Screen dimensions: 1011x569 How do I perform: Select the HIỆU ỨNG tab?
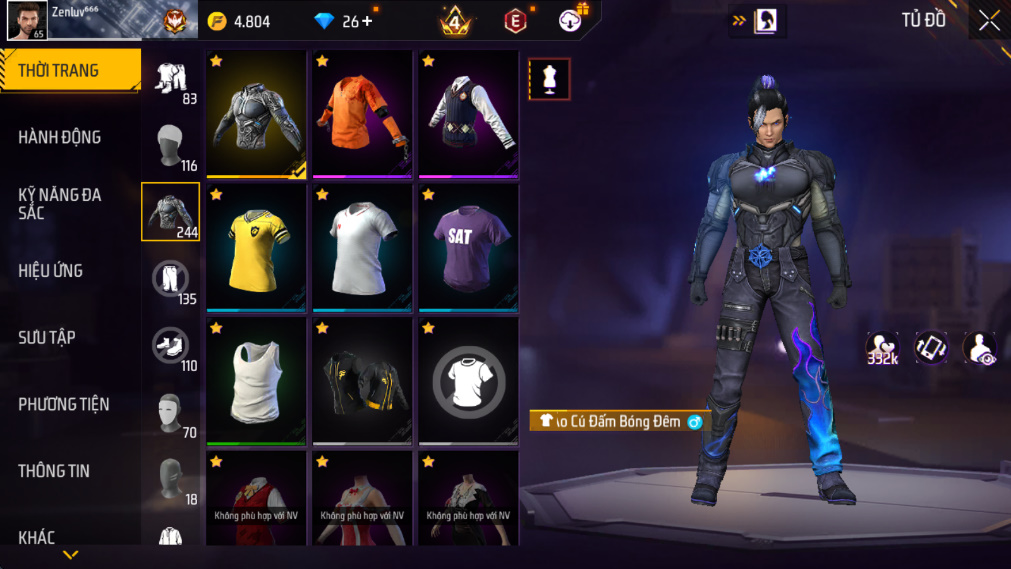pos(50,270)
